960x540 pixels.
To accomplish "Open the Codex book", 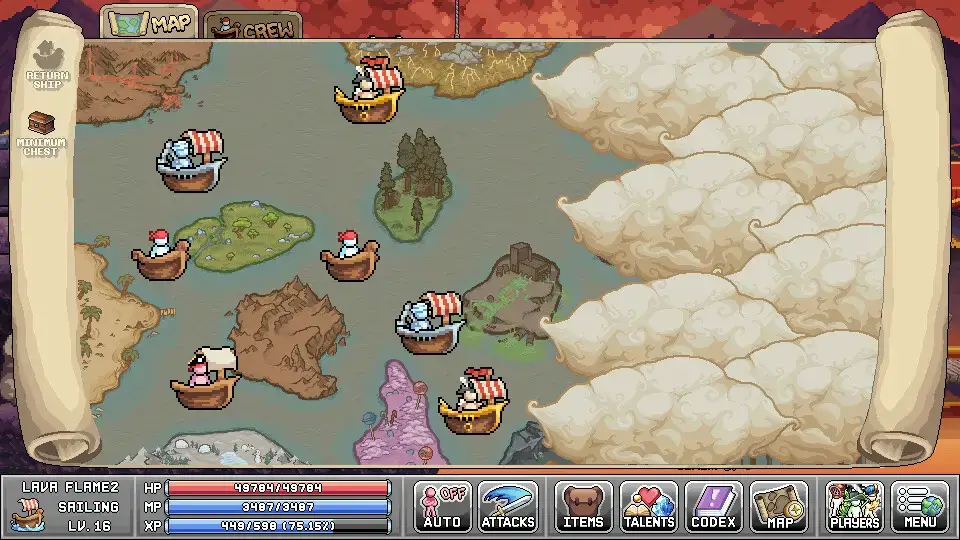I will 714,506.
